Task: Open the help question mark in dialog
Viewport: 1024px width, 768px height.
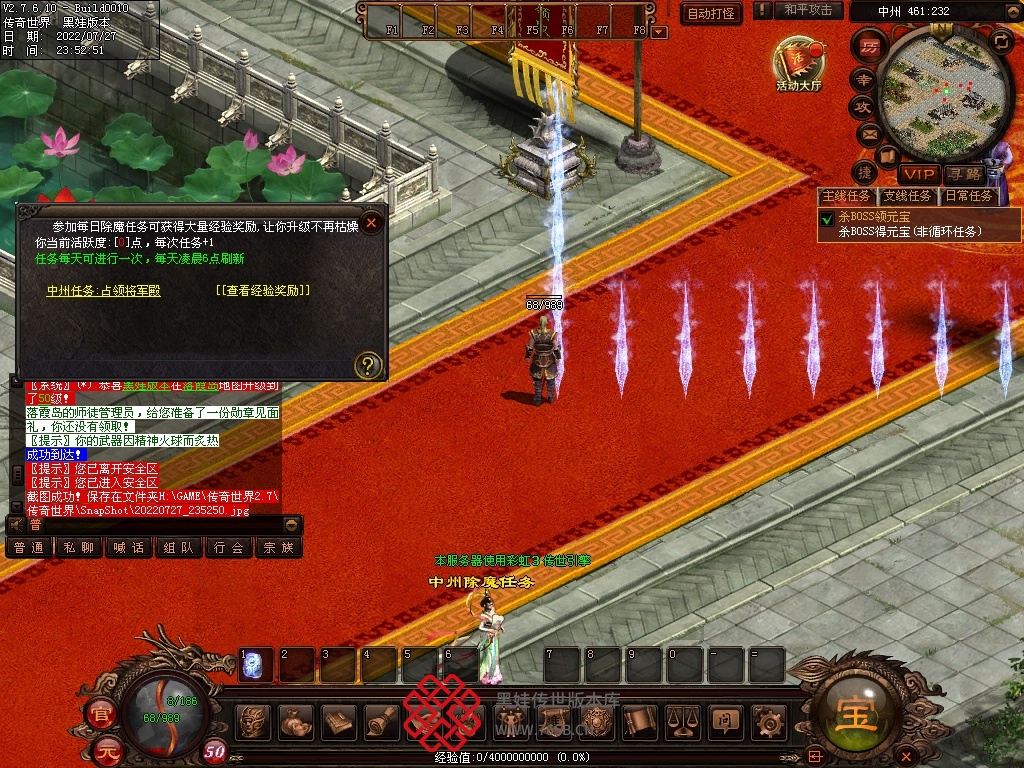Action: (x=369, y=365)
